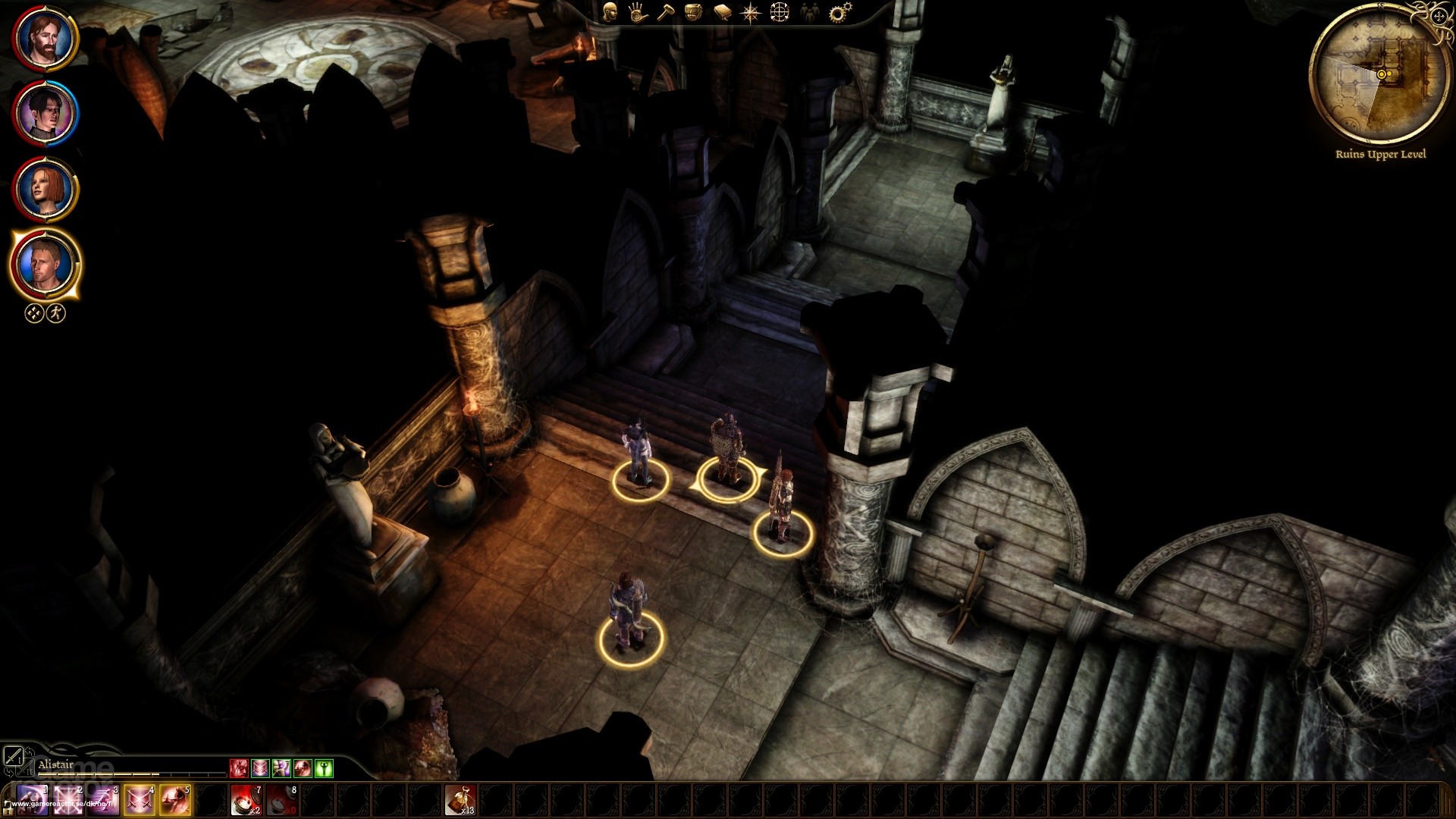This screenshot has width=1456, height=819.
Task: Use the health poultice in slot 7
Action: [x=246, y=800]
